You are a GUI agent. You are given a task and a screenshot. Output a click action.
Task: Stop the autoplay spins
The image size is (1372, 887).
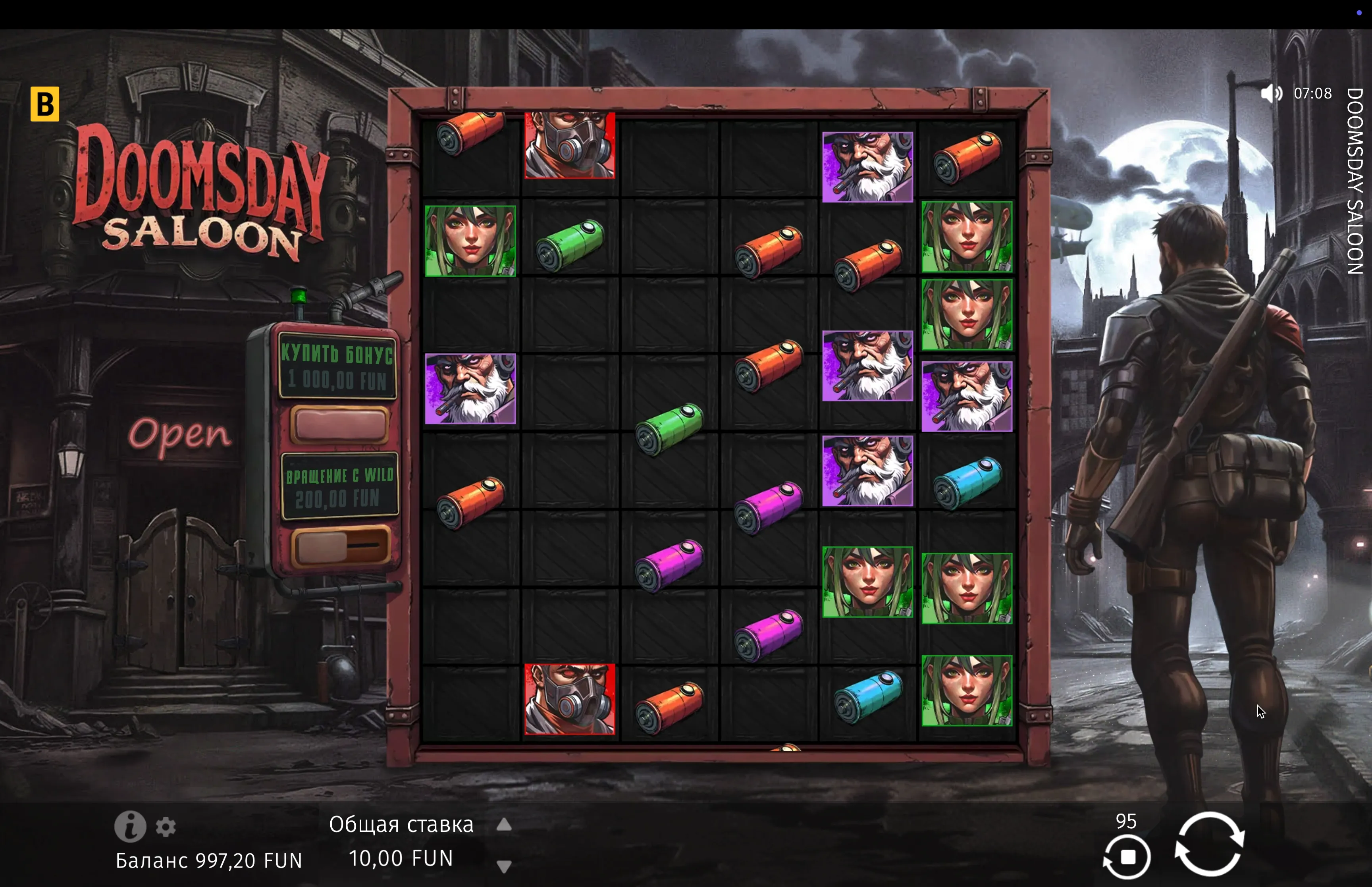[x=1127, y=857]
